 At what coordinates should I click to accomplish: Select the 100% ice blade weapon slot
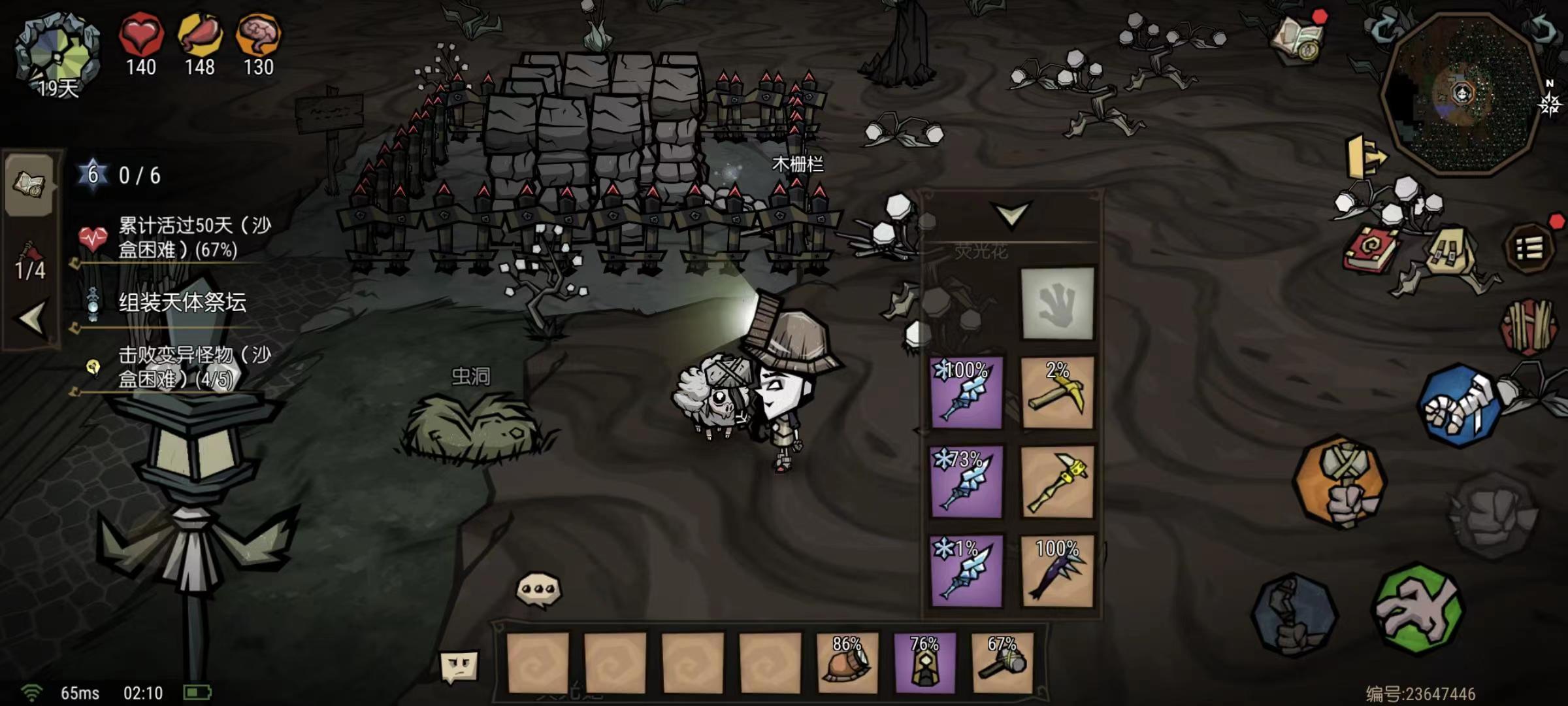point(966,392)
